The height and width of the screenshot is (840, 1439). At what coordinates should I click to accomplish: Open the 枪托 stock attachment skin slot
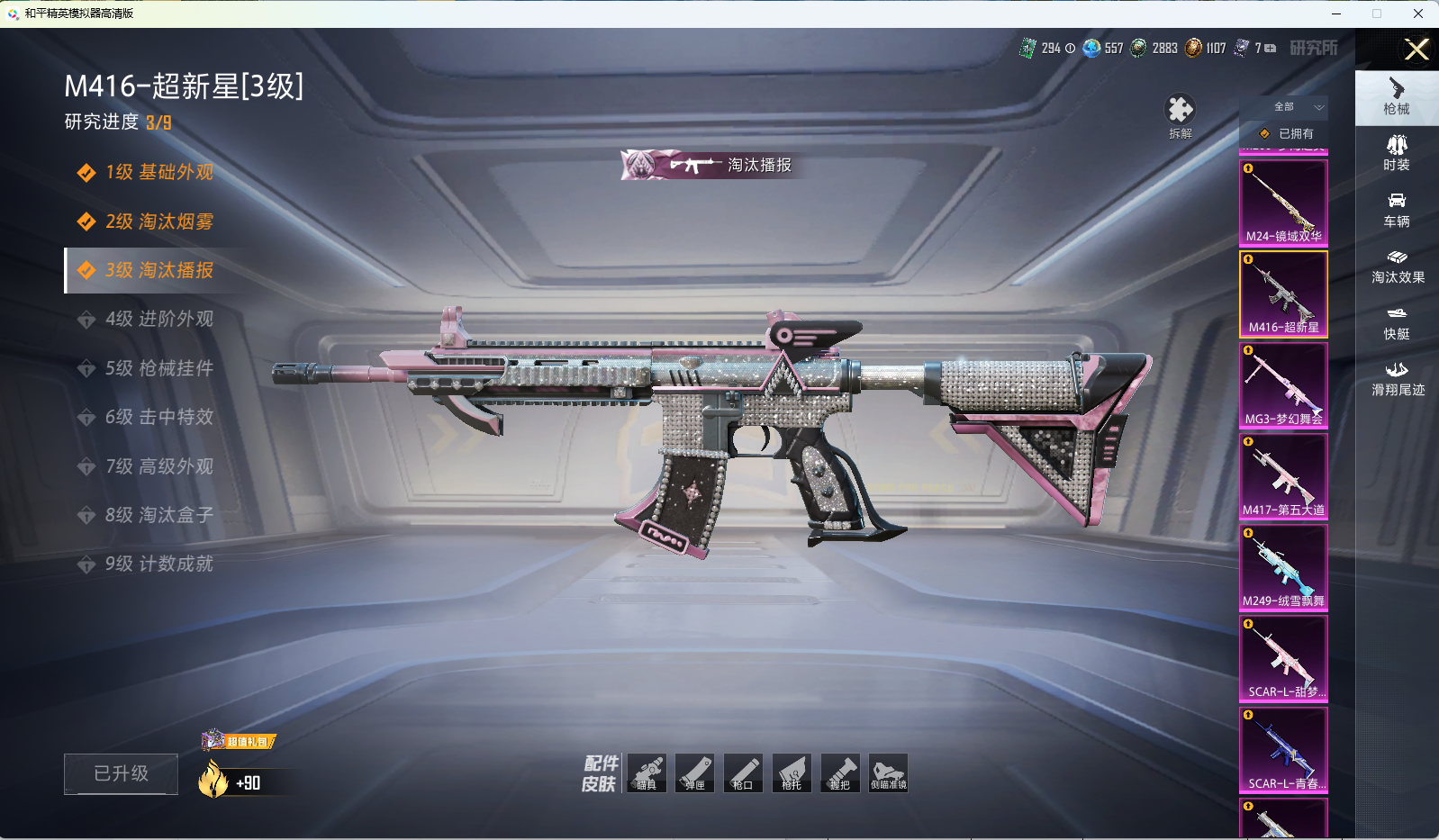pyautogui.click(x=792, y=773)
